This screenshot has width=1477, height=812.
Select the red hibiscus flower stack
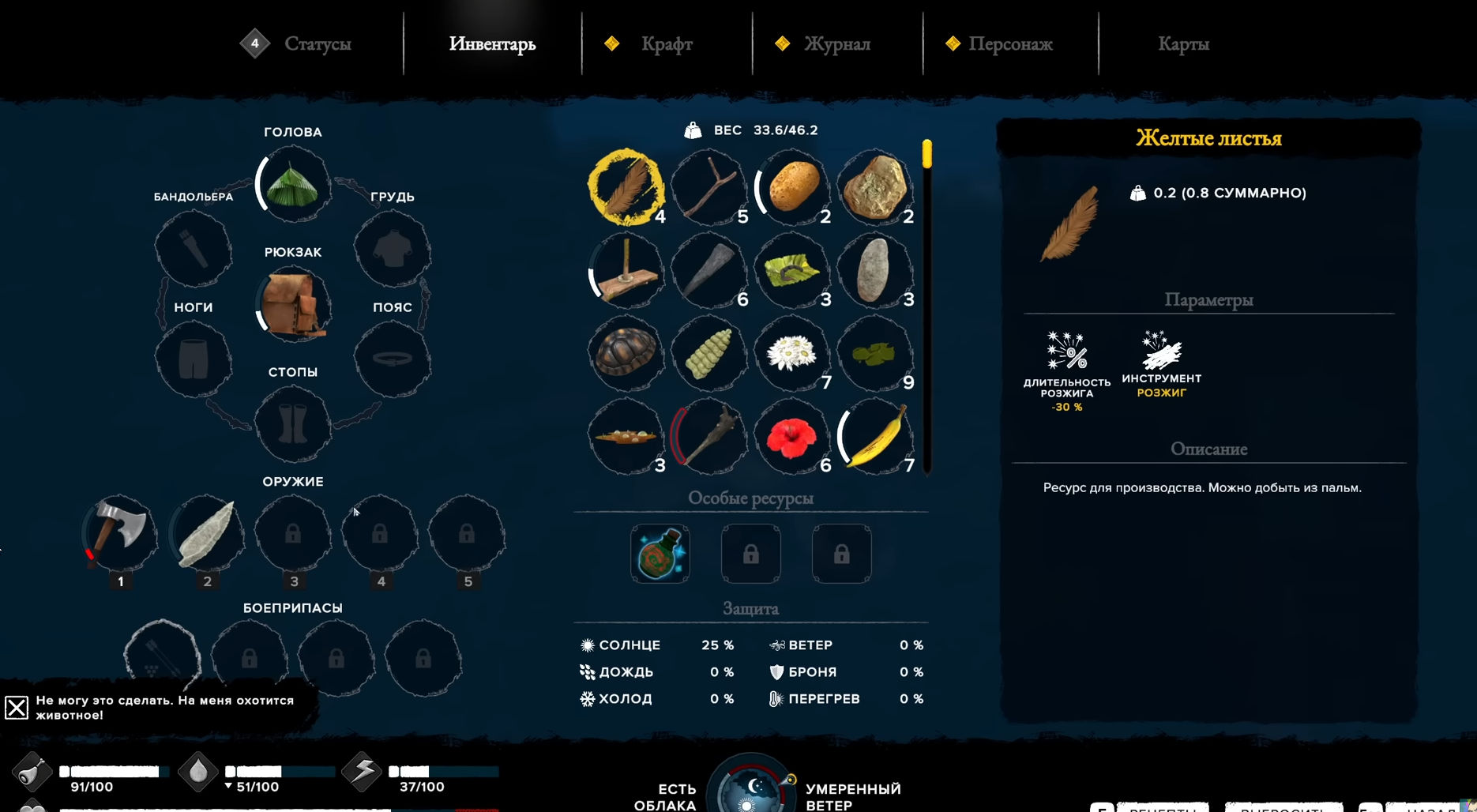click(x=791, y=437)
